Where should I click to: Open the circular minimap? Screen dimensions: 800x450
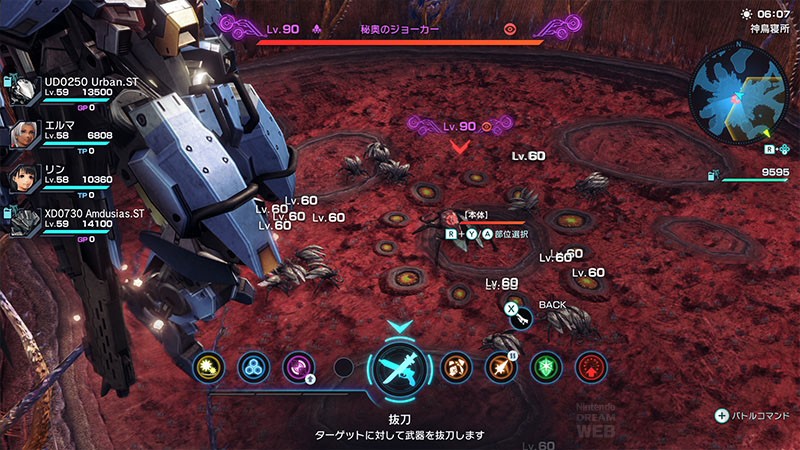click(x=742, y=96)
